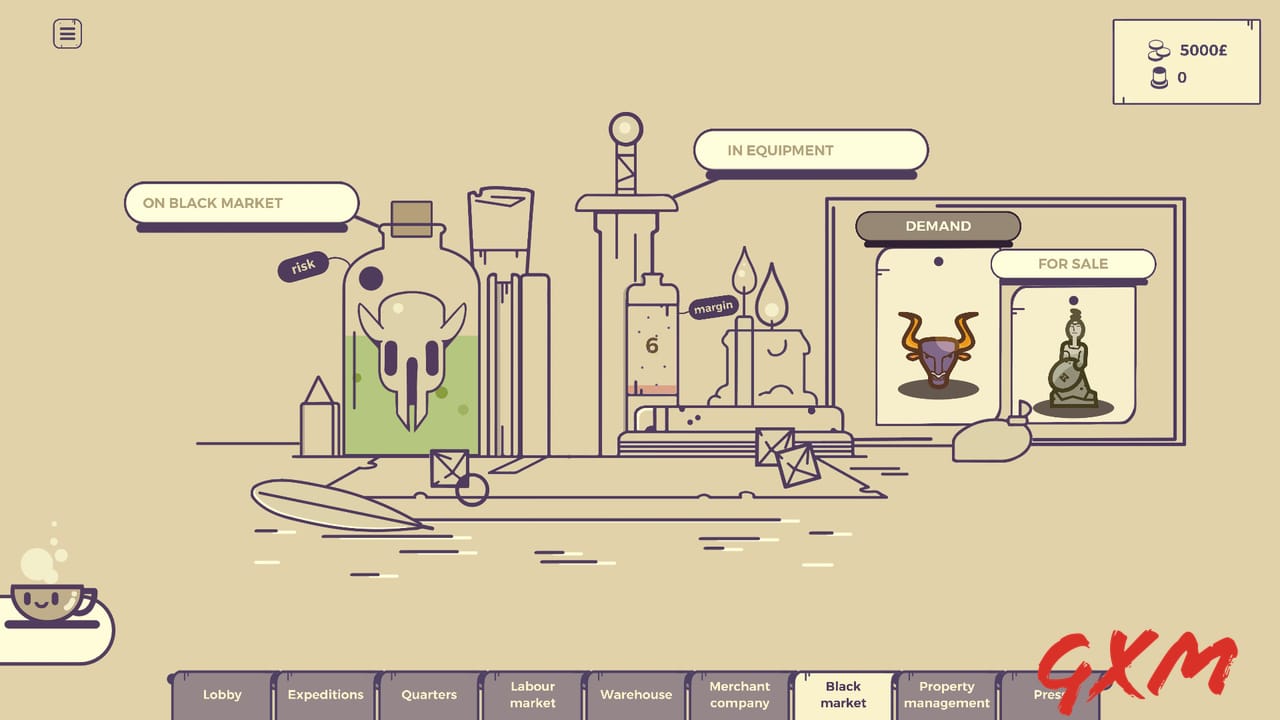Select the statue artifact for sale
1280x720 pixels.
(x=1073, y=360)
